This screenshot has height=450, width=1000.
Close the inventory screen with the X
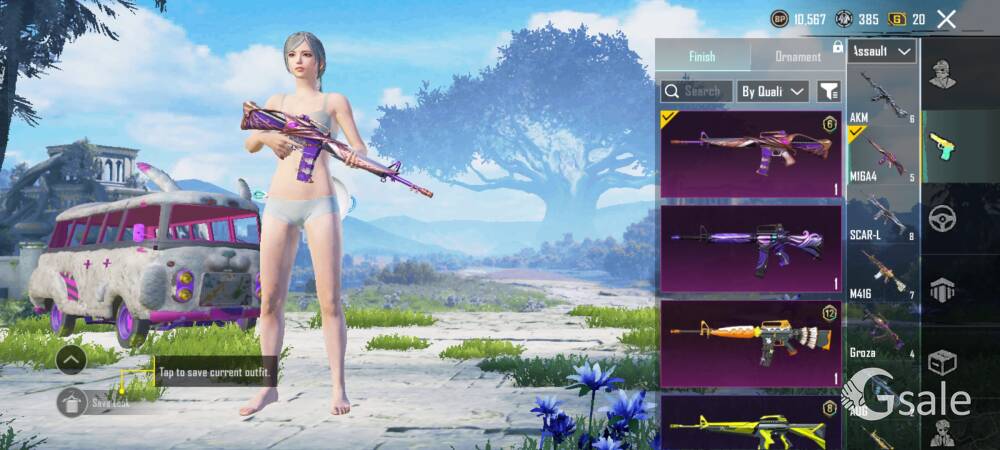(x=946, y=19)
